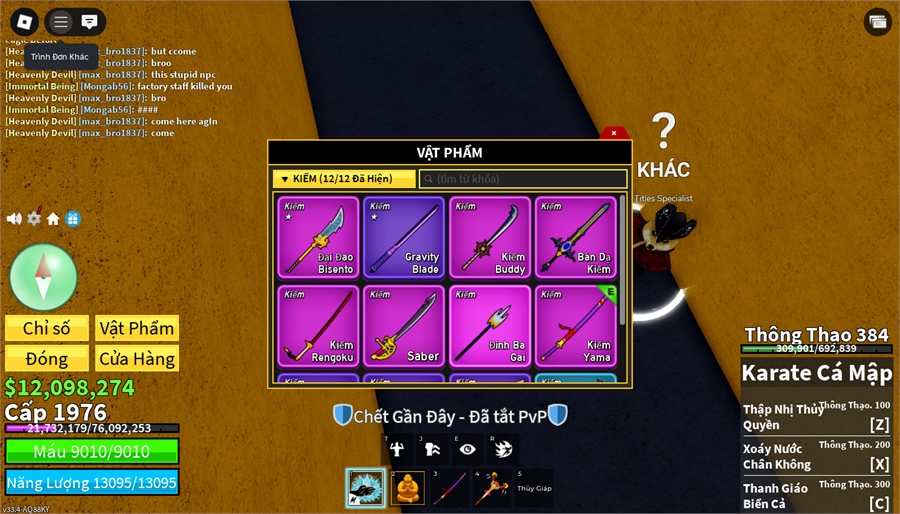Choose the Gravity Blade item
The width and height of the screenshot is (900, 514).
(404, 237)
